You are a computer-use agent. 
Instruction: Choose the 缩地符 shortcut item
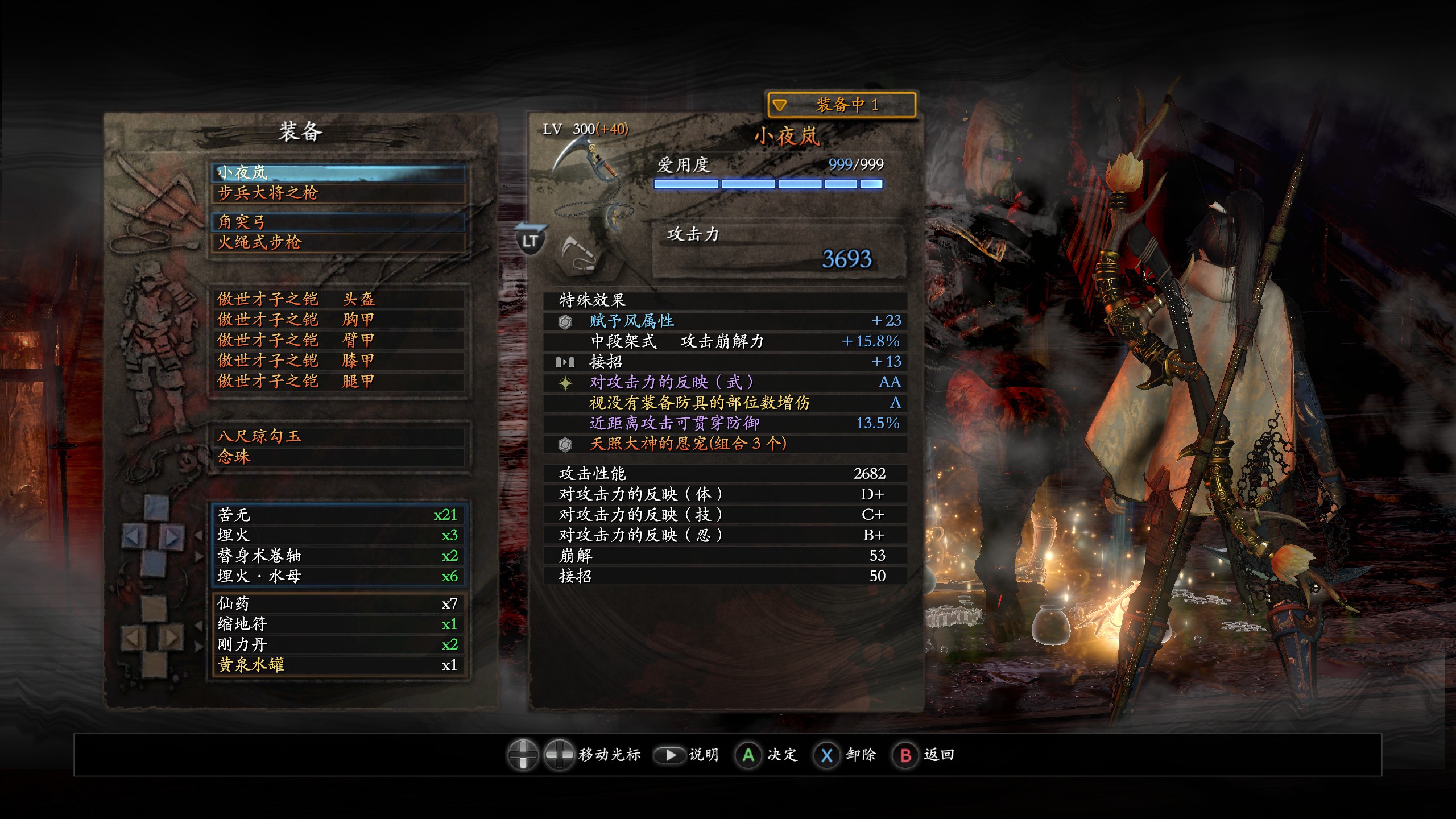pos(339,624)
